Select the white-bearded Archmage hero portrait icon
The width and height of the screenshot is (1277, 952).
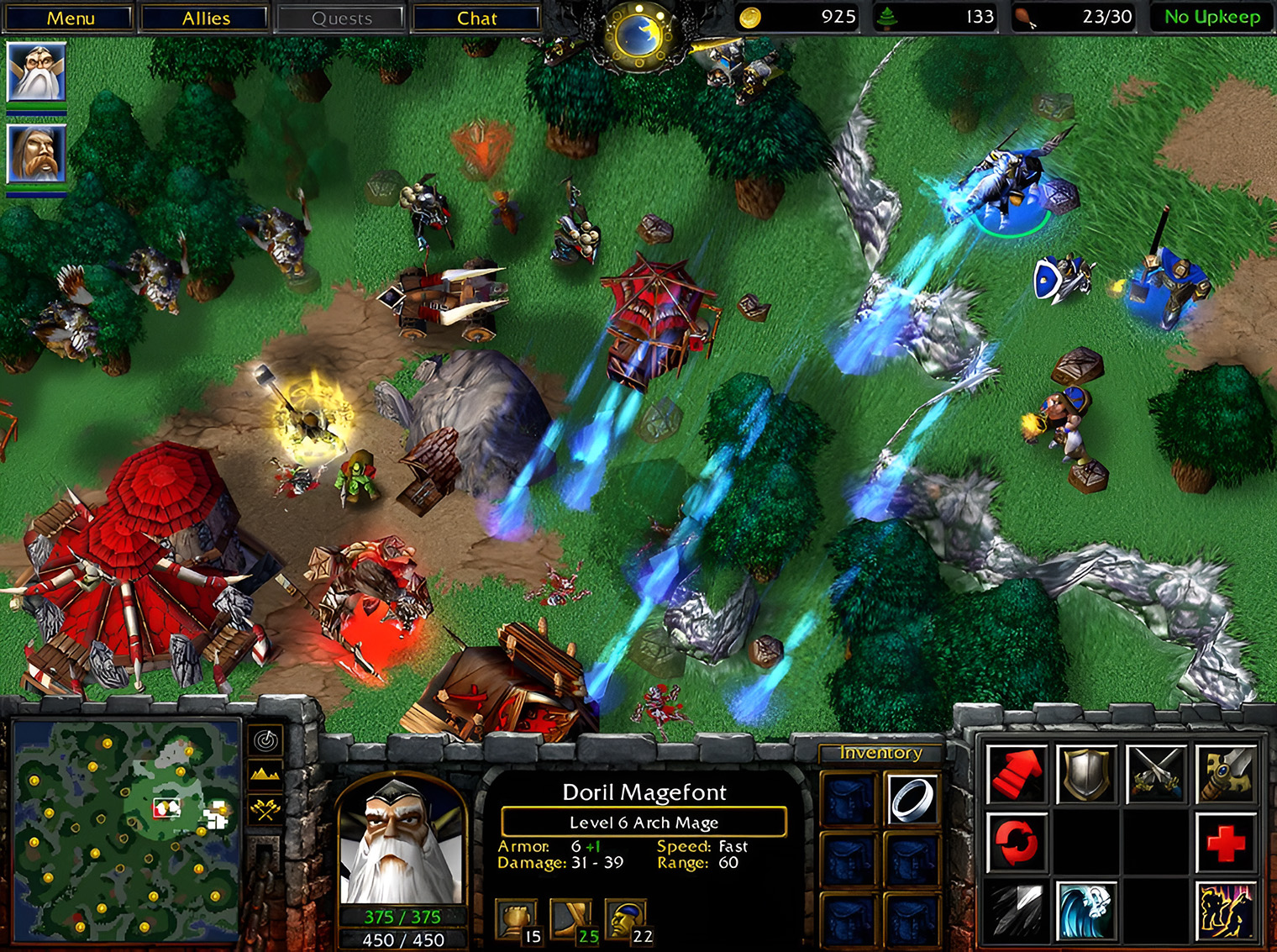tap(36, 72)
